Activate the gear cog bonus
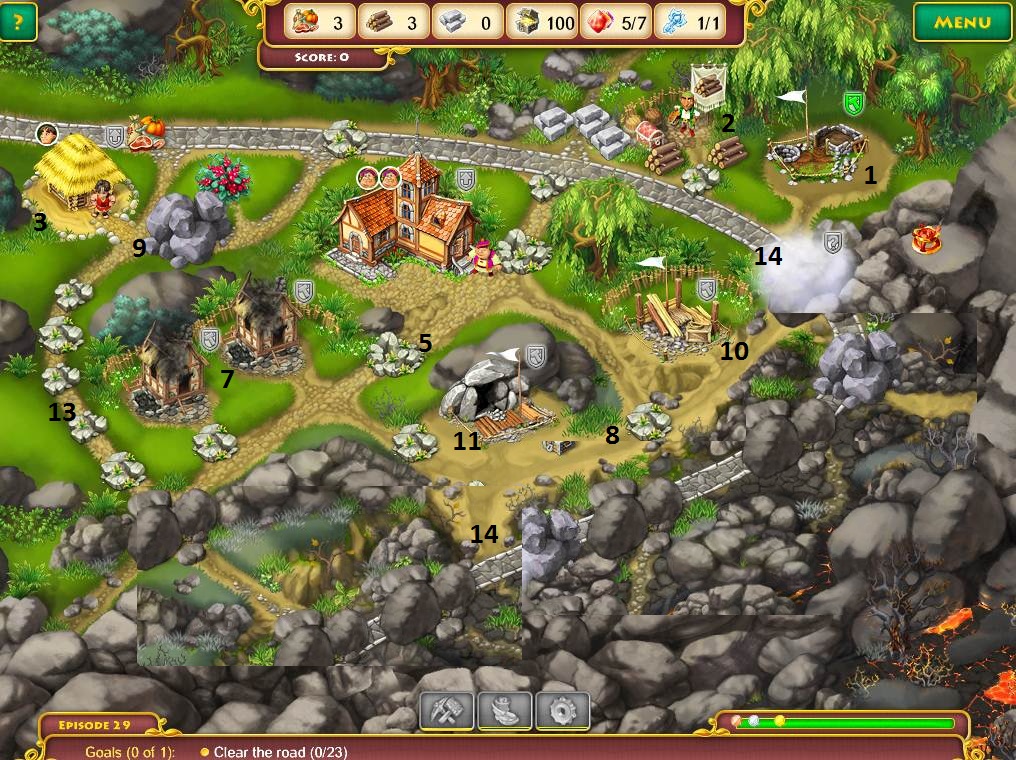 click(x=562, y=710)
